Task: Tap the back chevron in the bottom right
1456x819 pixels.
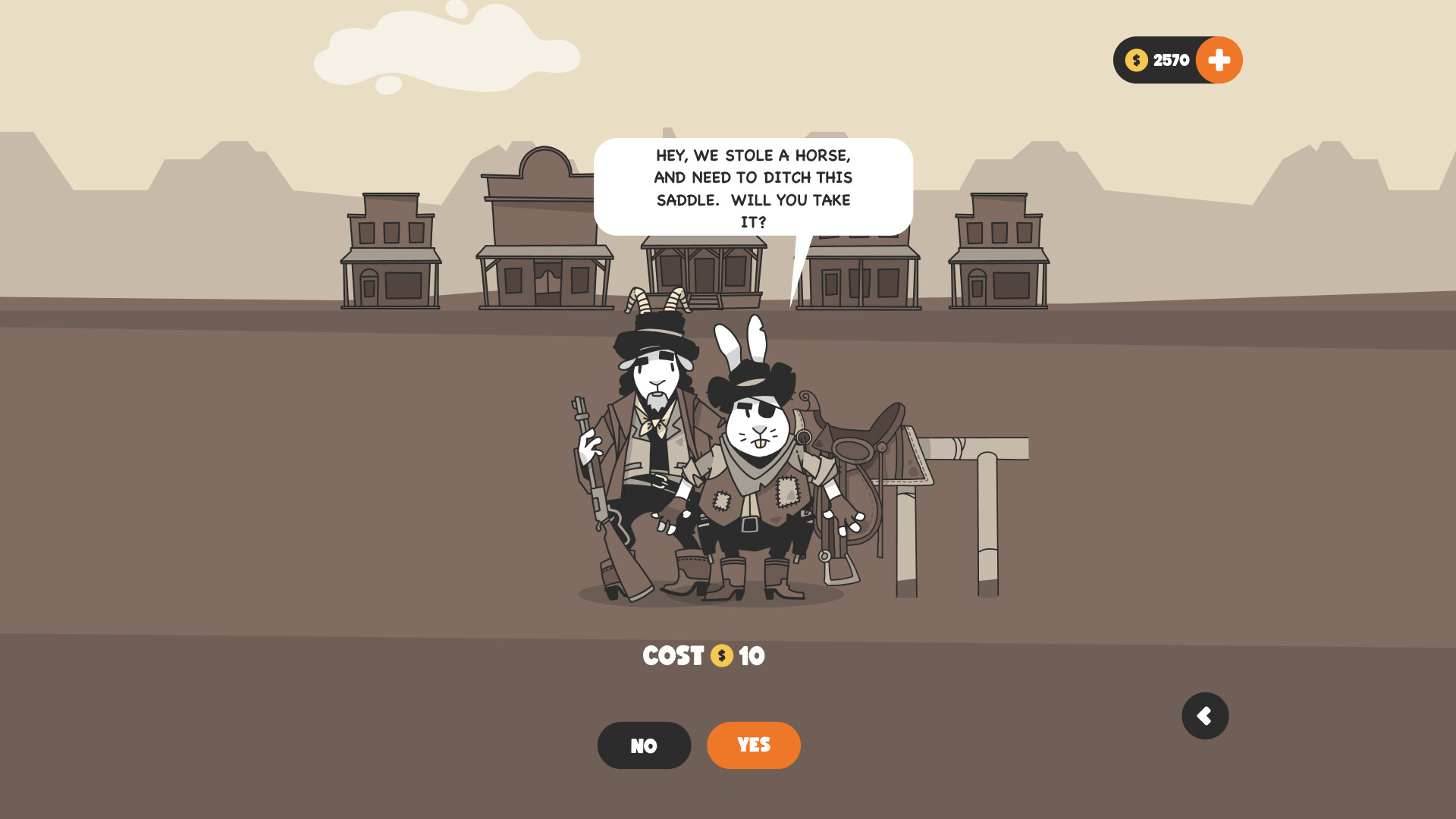Action: 1205,715
